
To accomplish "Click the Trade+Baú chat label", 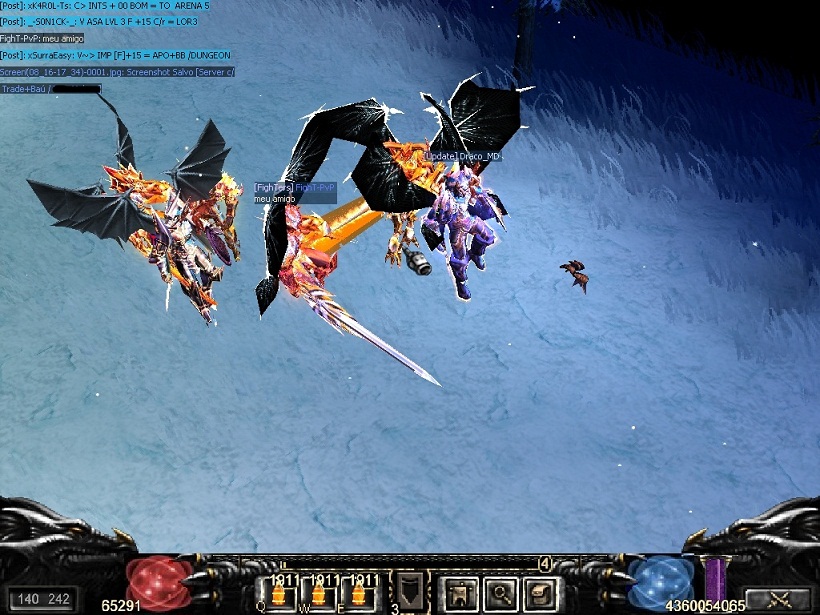I will tap(25, 89).
